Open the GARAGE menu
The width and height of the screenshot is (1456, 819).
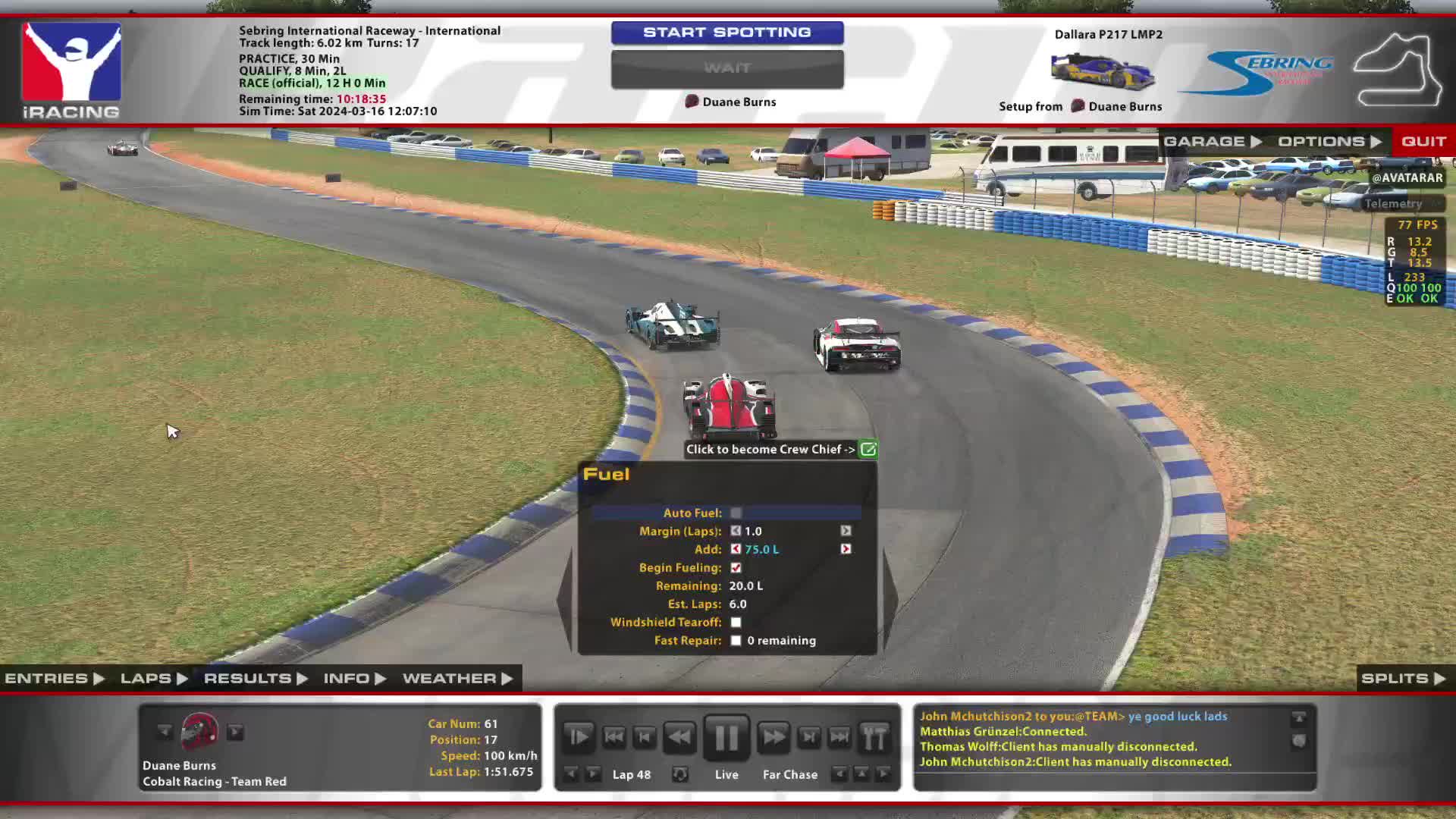(1212, 142)
